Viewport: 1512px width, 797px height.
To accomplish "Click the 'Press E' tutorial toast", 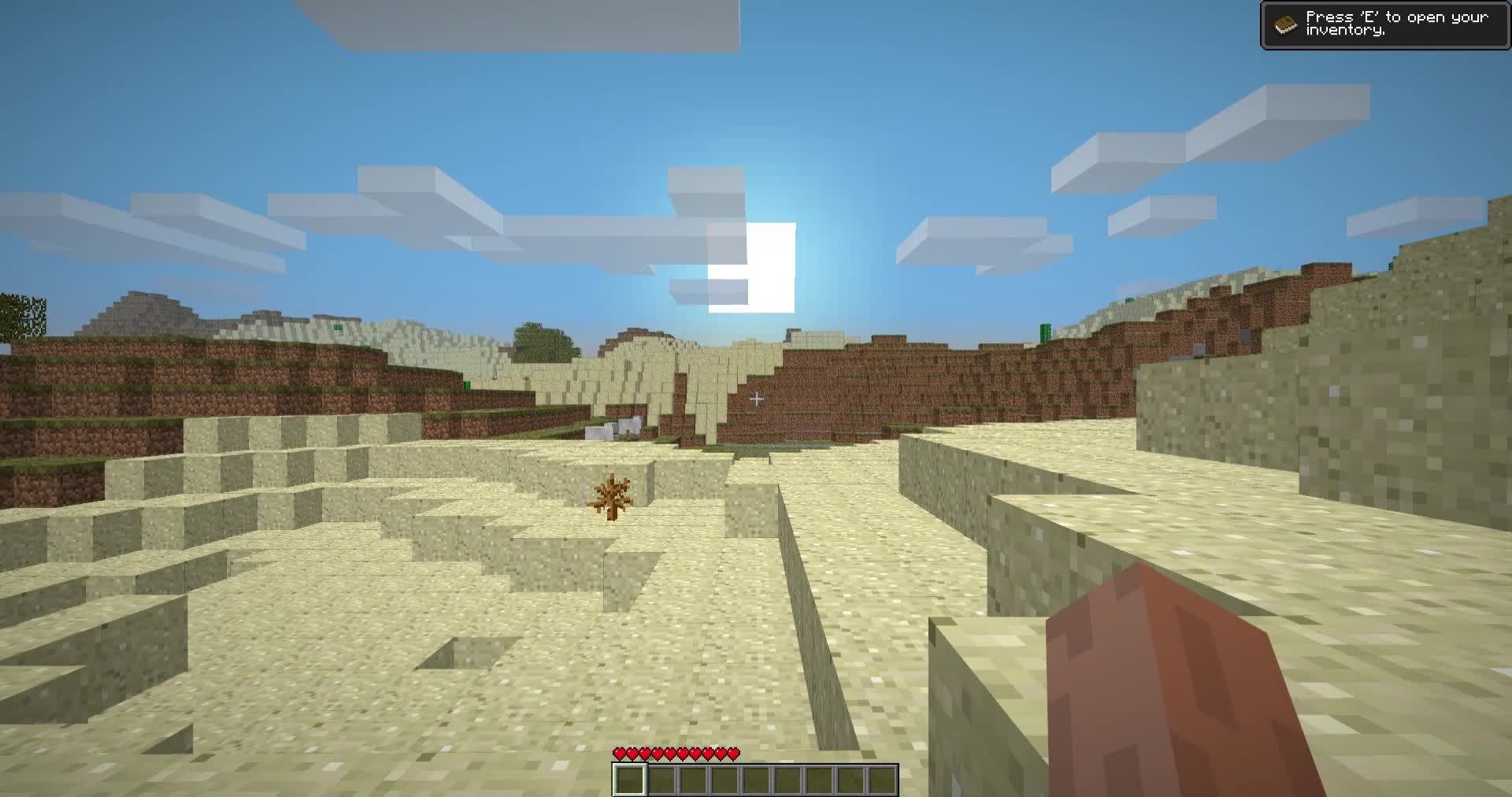I will click(1386, 25).
